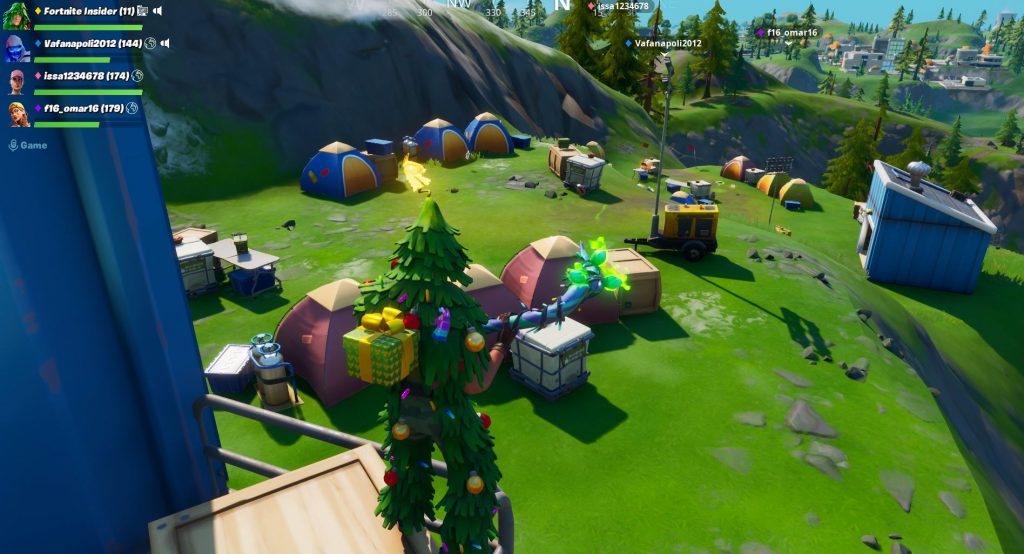Click the globe icon next to f16_omar16
This screenshot has width=1024, height=554.
(x=132, y=108)
